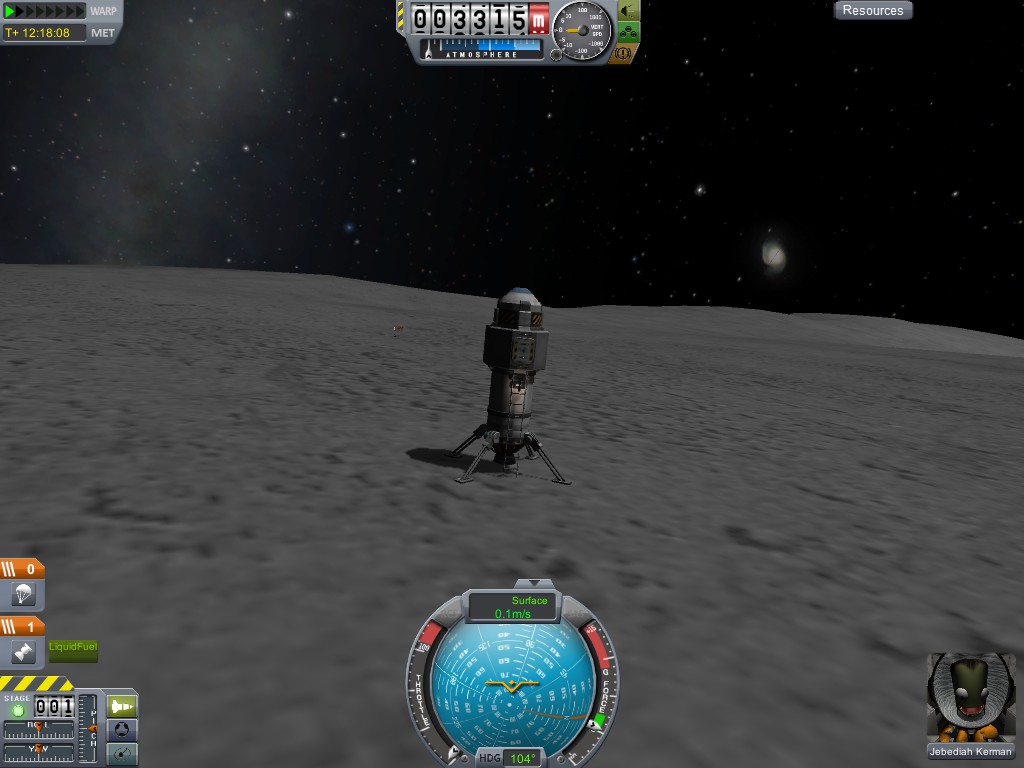This screenshot has height=768, width=1024.
Task: Toggle the landing gear button
Action: pyautogui.click(x=629, y=32)
